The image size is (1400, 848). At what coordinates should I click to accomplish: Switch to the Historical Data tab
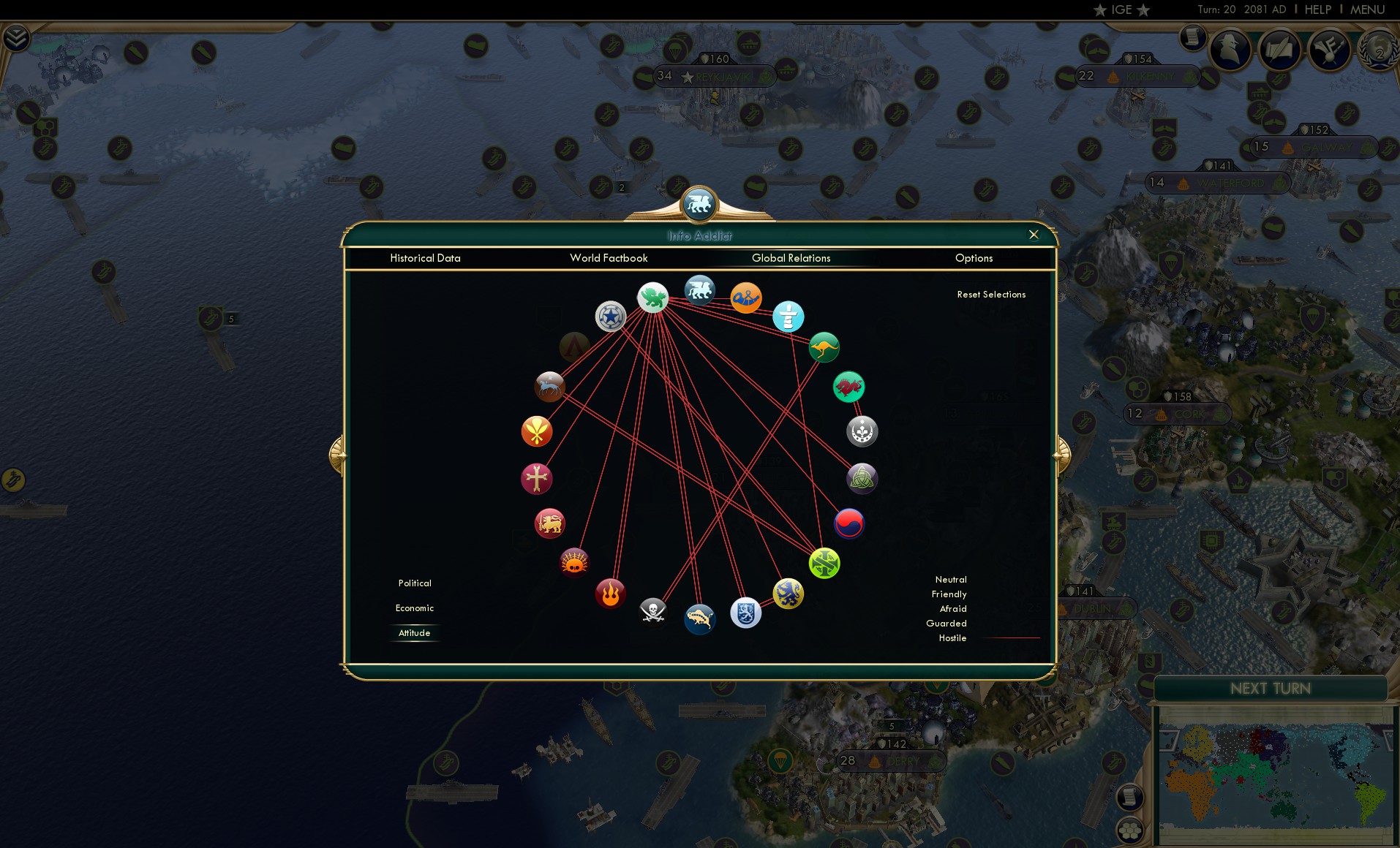coord(426,258)
